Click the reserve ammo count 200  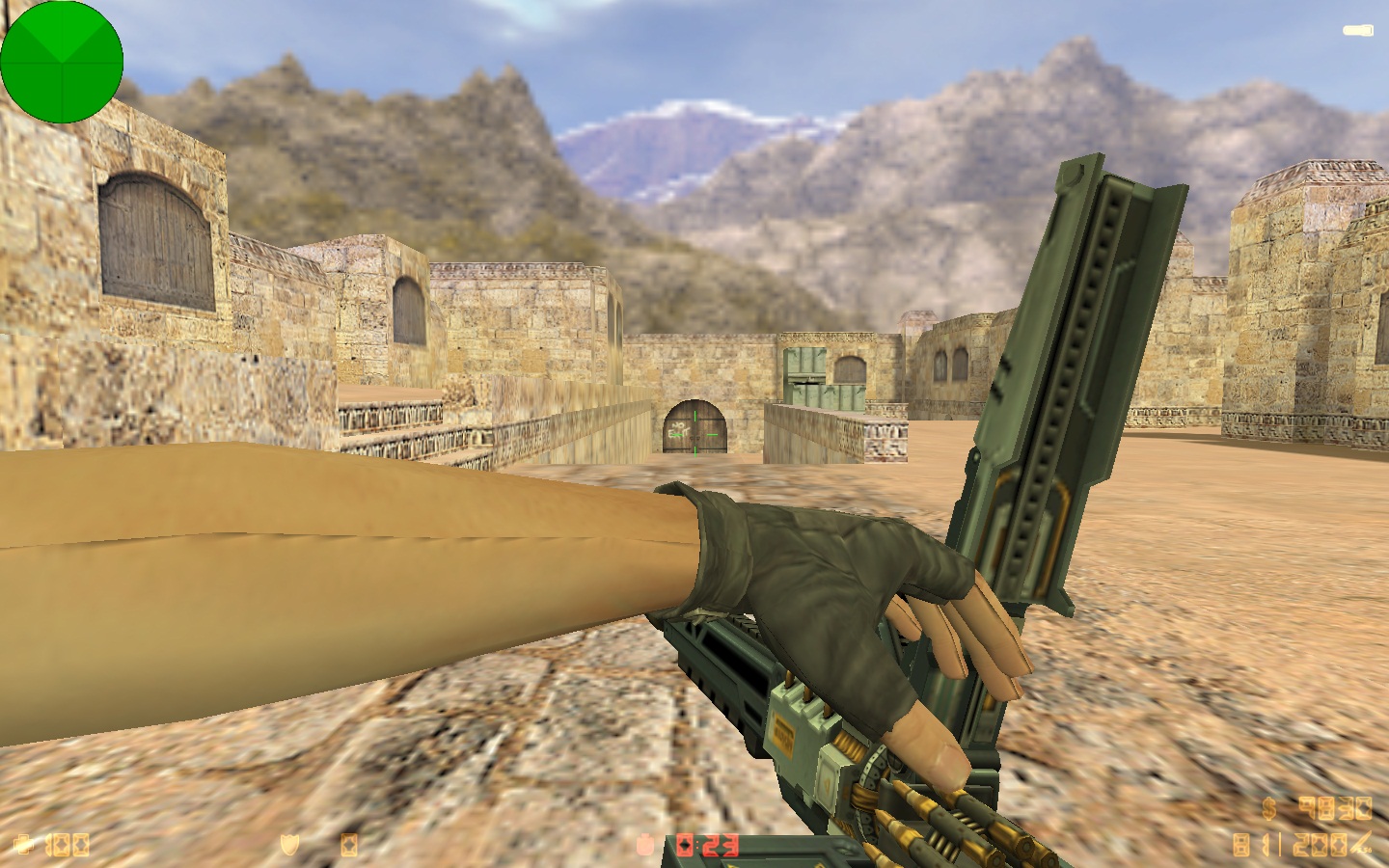point(1321,844)
